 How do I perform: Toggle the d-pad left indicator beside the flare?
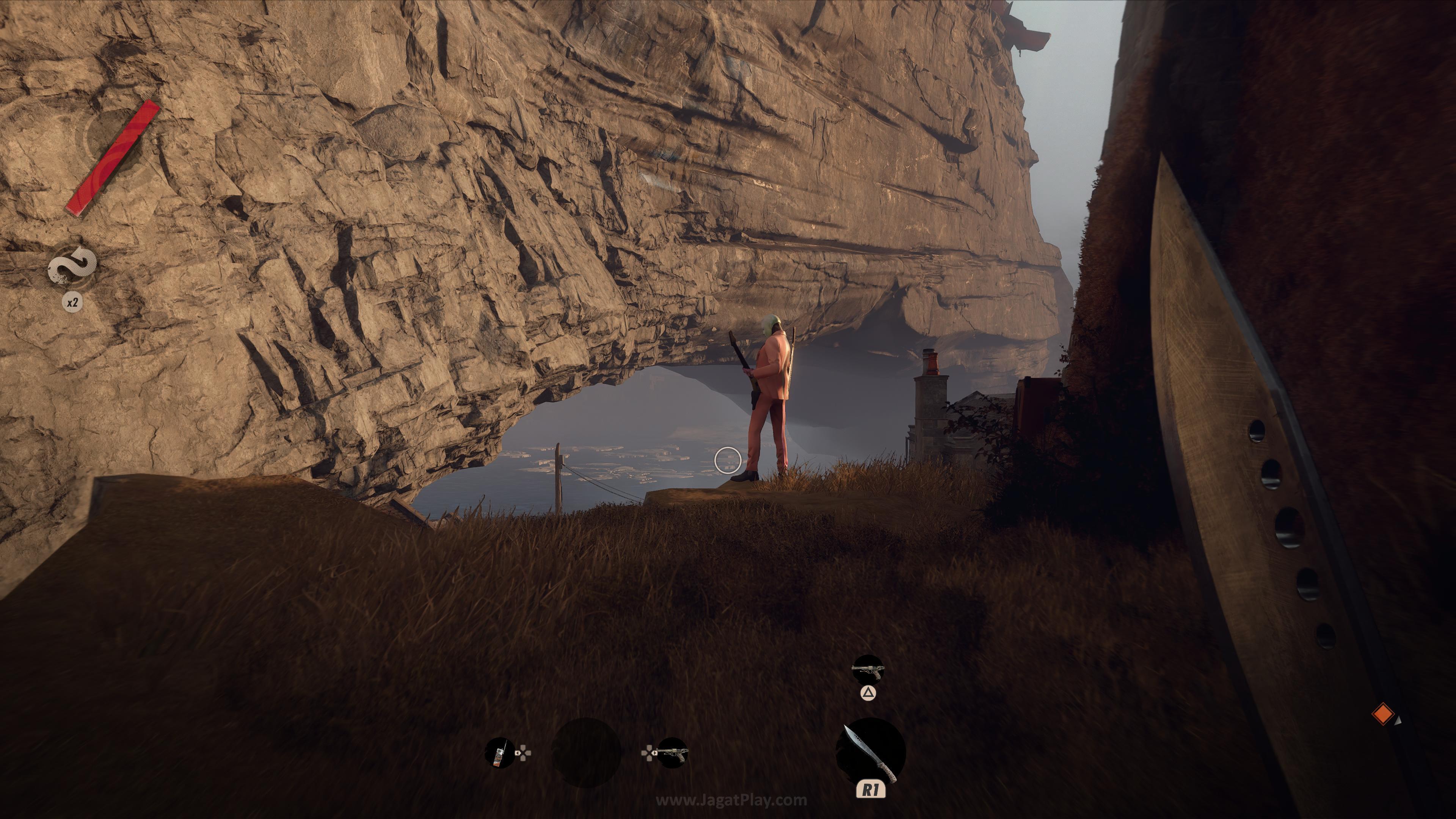click(x=523, y=753)
